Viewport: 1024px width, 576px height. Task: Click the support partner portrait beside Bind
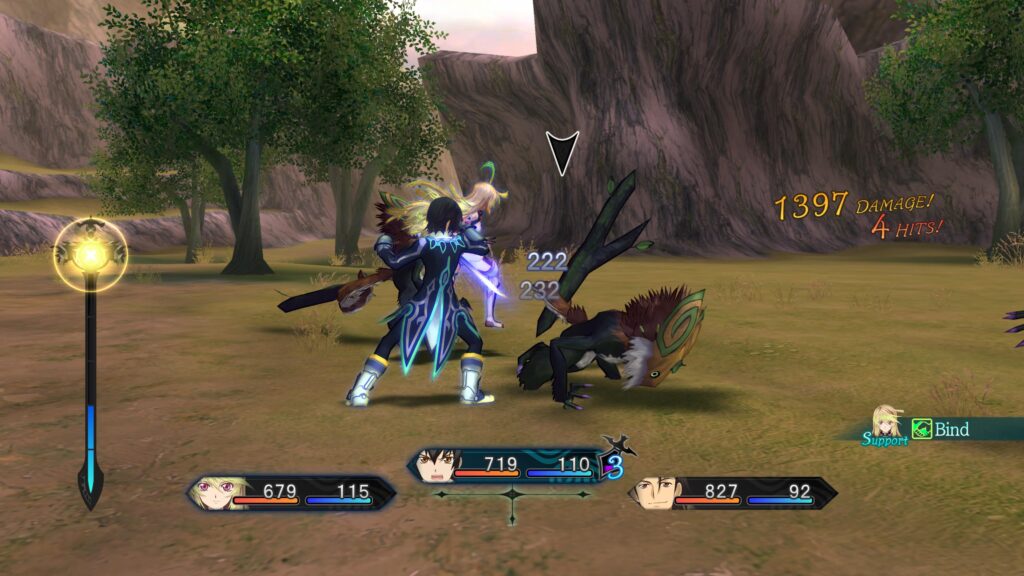pos(886,422)
